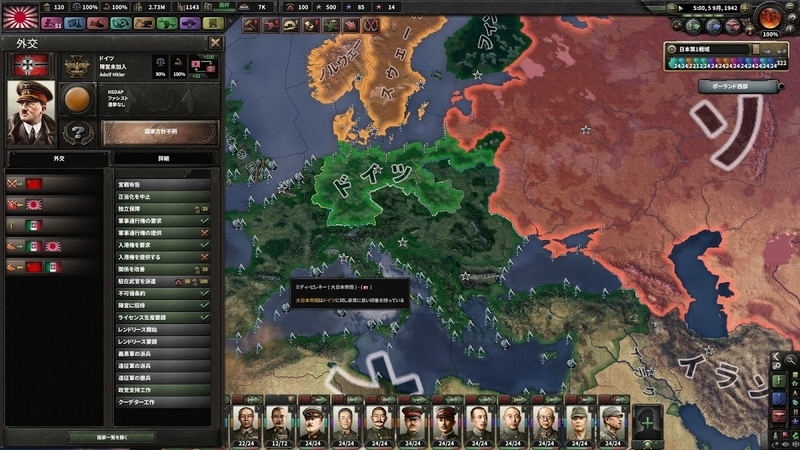Switch to the 外交 diplomacy tab
The width and height of the screenshot is (800, 450).
coord(57,158)
